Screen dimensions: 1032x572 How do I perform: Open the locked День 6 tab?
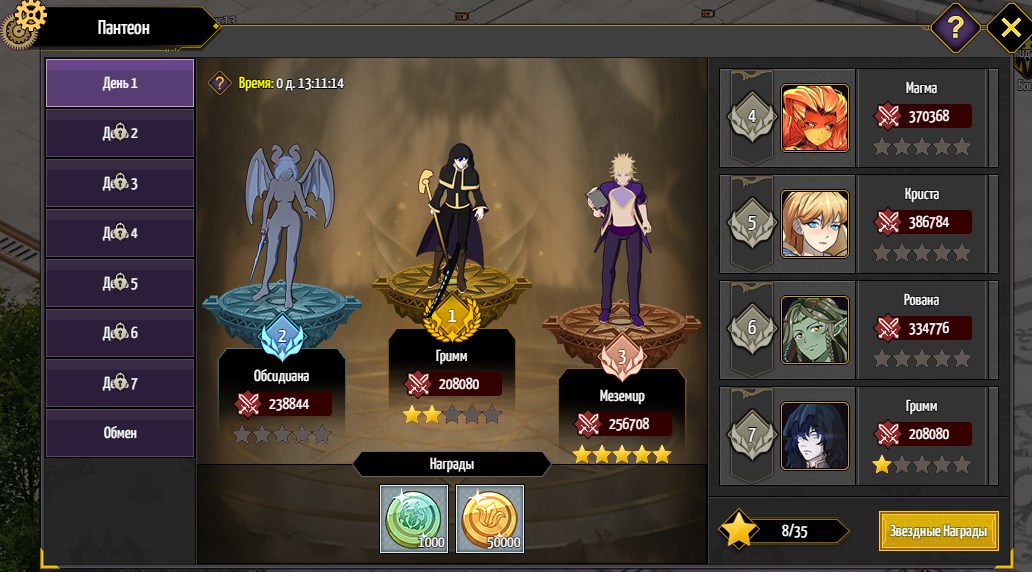pyautogui.click(x=119, y=333)
